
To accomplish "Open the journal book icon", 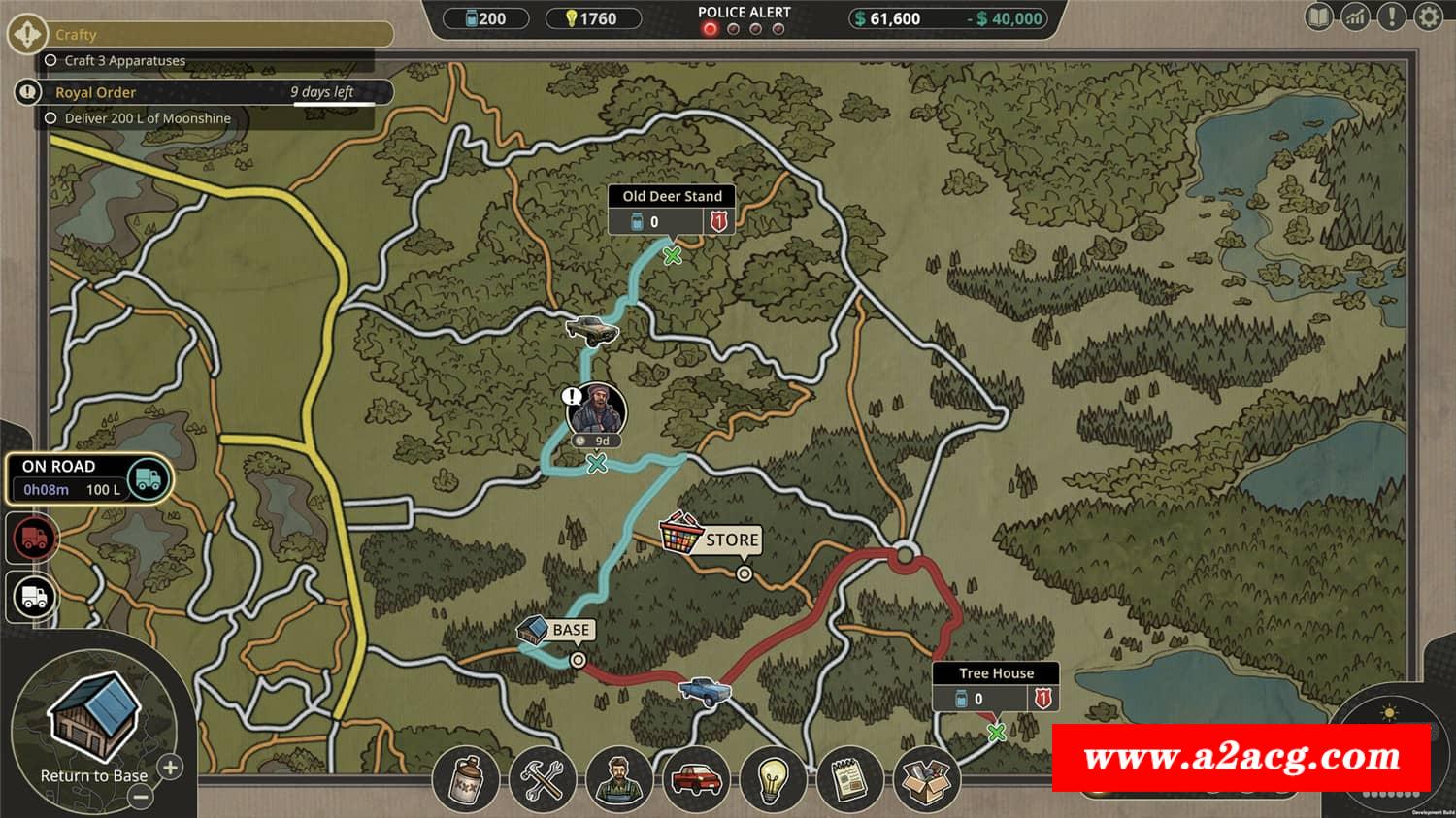I will point(1319,16).
